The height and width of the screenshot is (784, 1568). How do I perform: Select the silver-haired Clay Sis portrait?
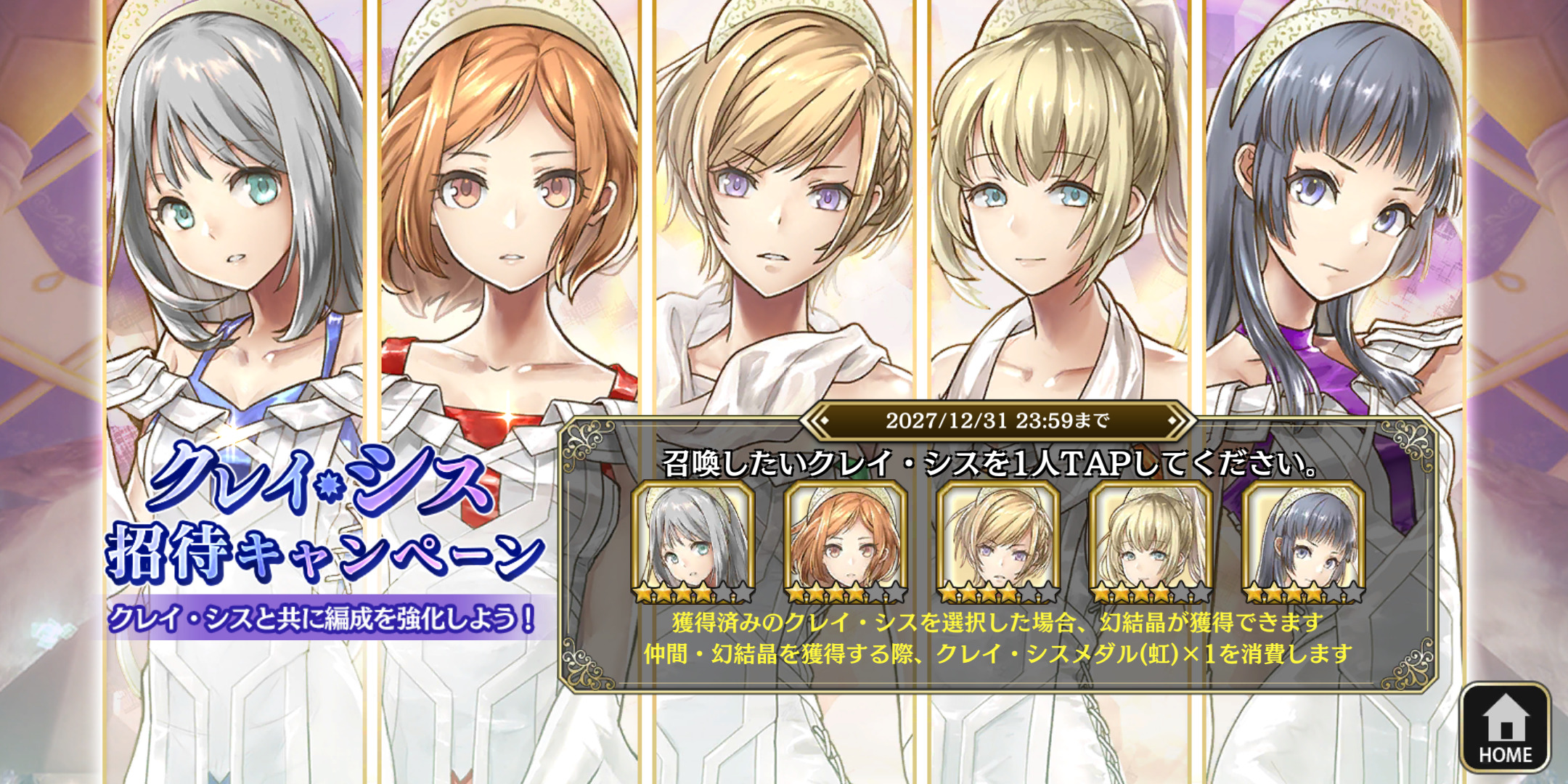(693, 542)
